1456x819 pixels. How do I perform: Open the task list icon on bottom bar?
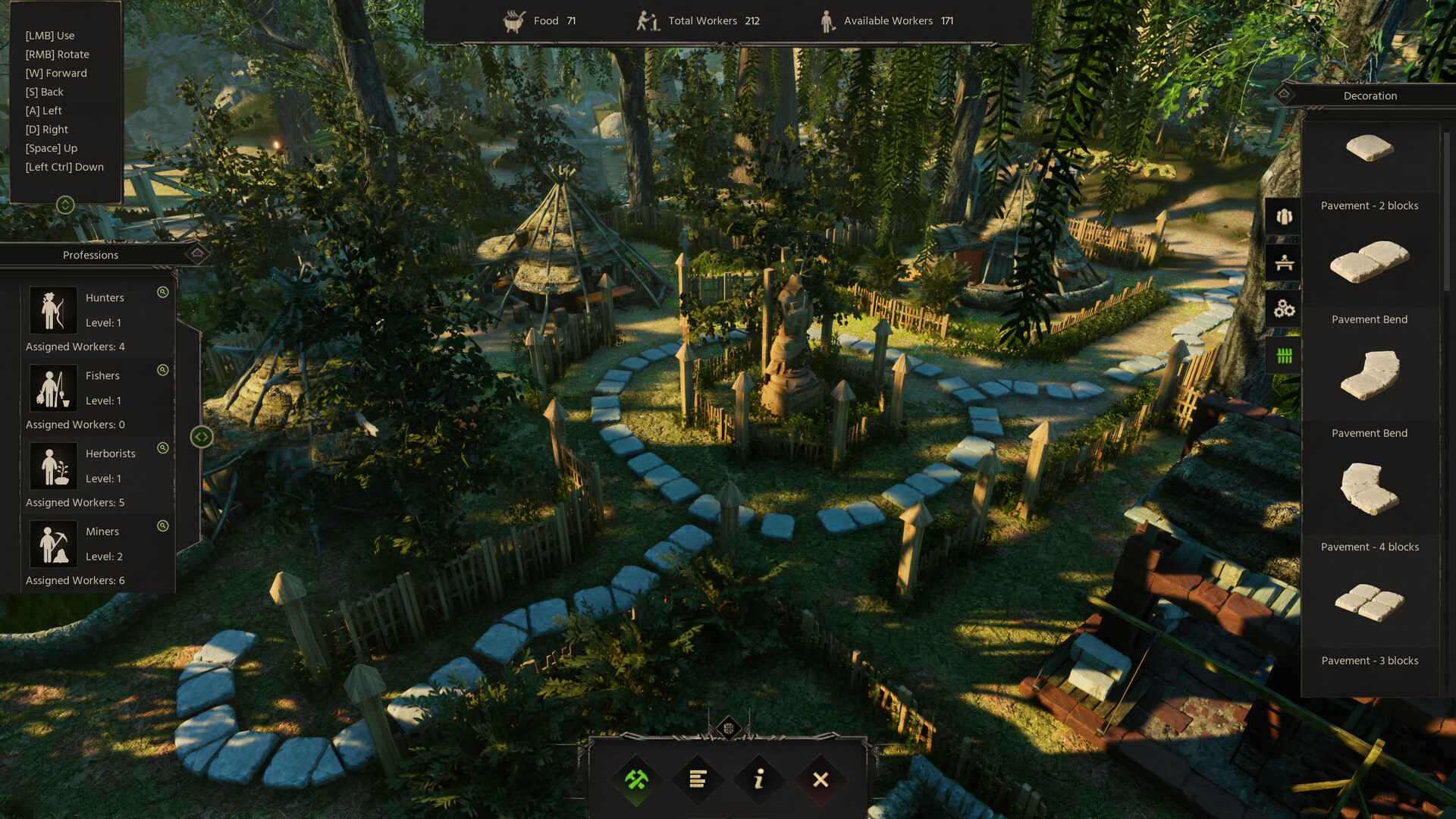click(698, 779)
